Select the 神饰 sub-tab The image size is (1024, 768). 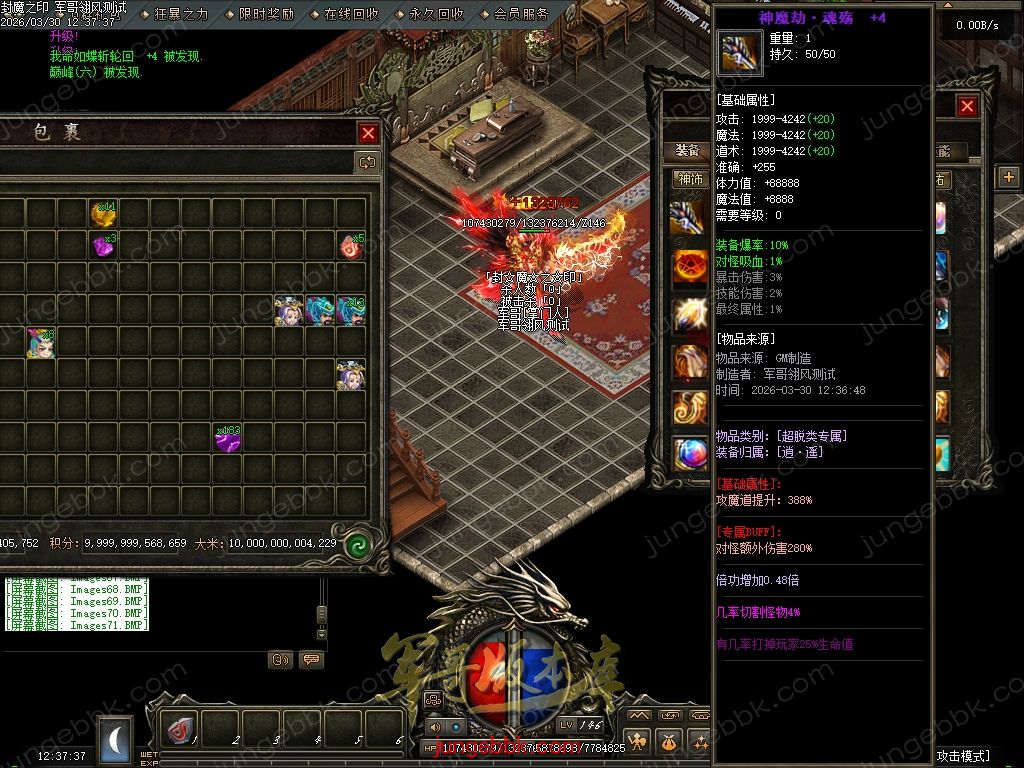point(691,179)
